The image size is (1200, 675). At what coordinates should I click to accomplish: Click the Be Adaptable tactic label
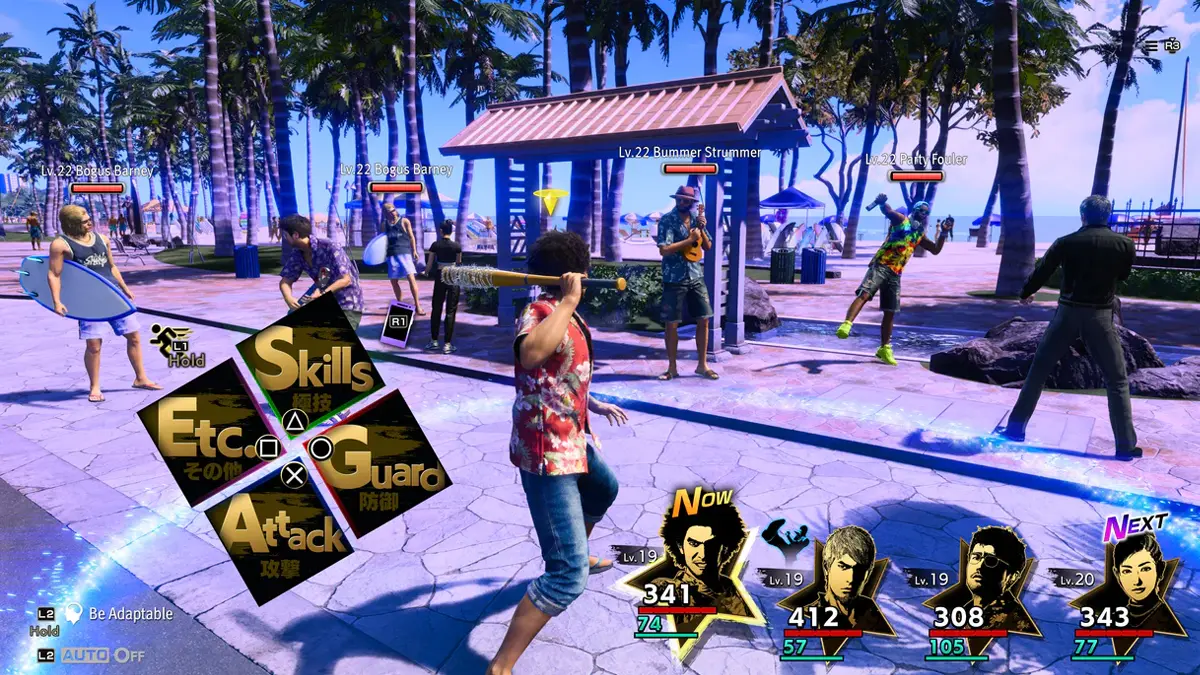coord(130,614)
